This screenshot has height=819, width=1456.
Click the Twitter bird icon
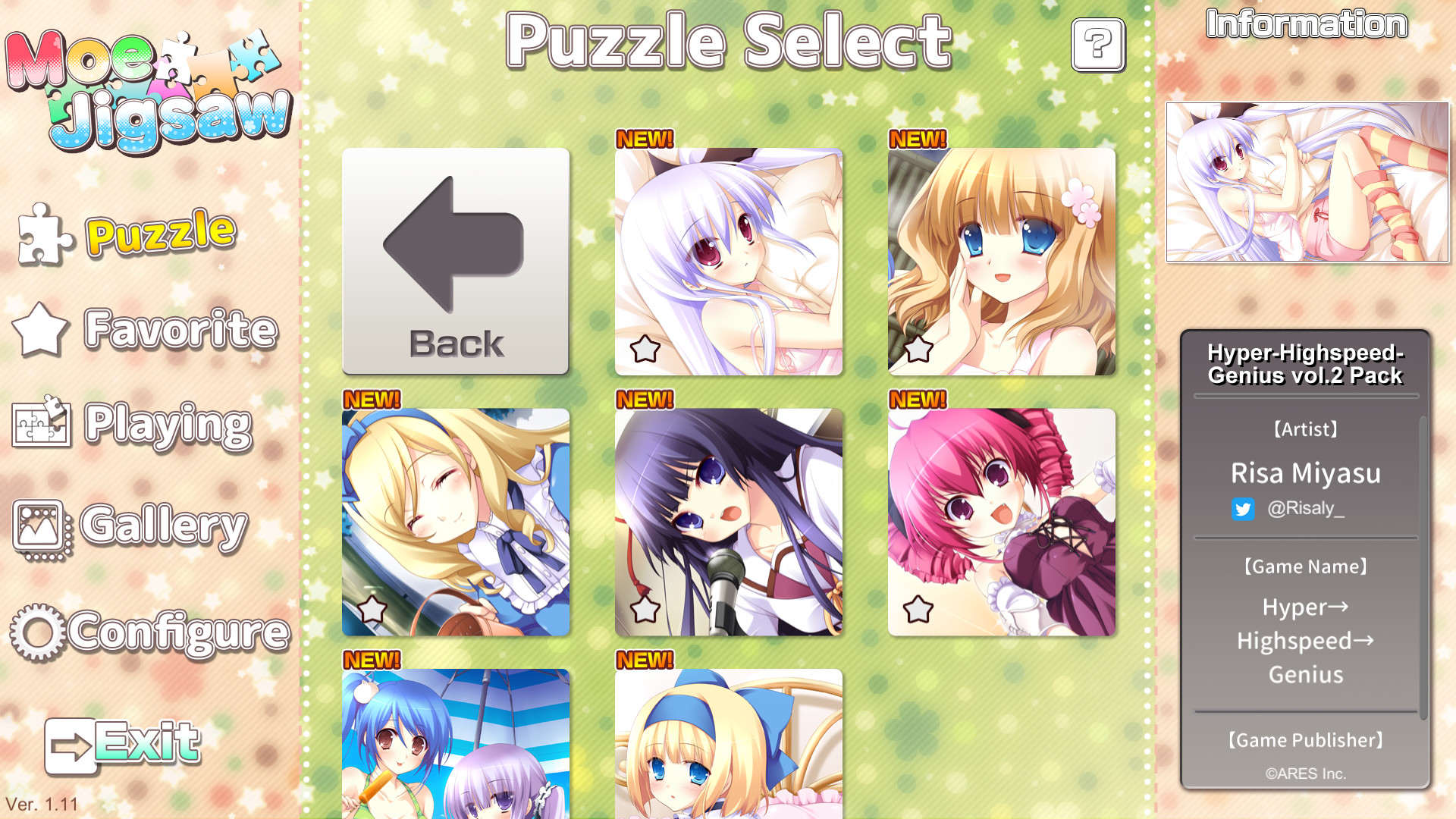1243,510
